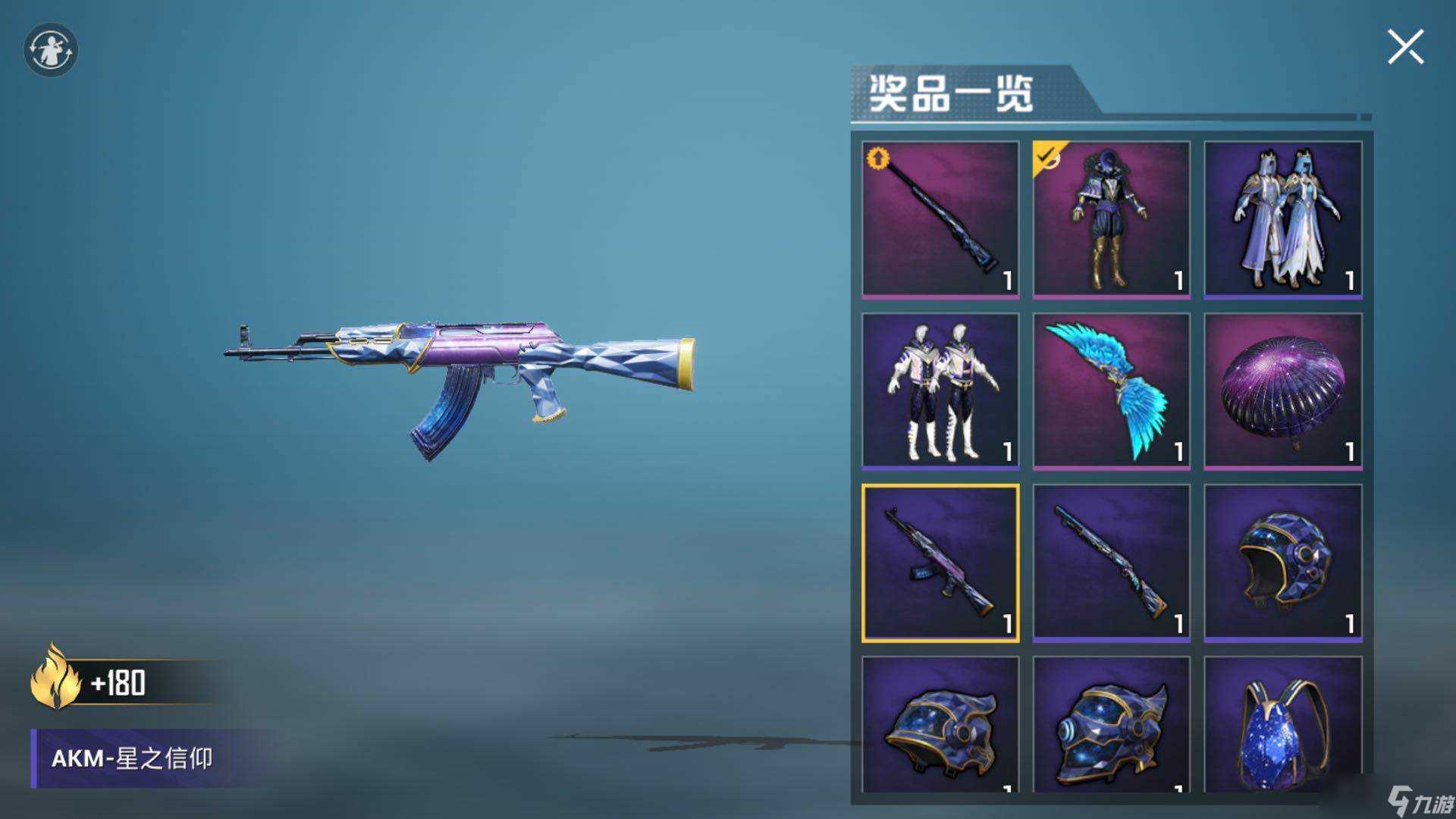Choose the dark purple outfit with checkmark
The height and width of the screenshot is (819, 1456).
tap(1111, 218)
